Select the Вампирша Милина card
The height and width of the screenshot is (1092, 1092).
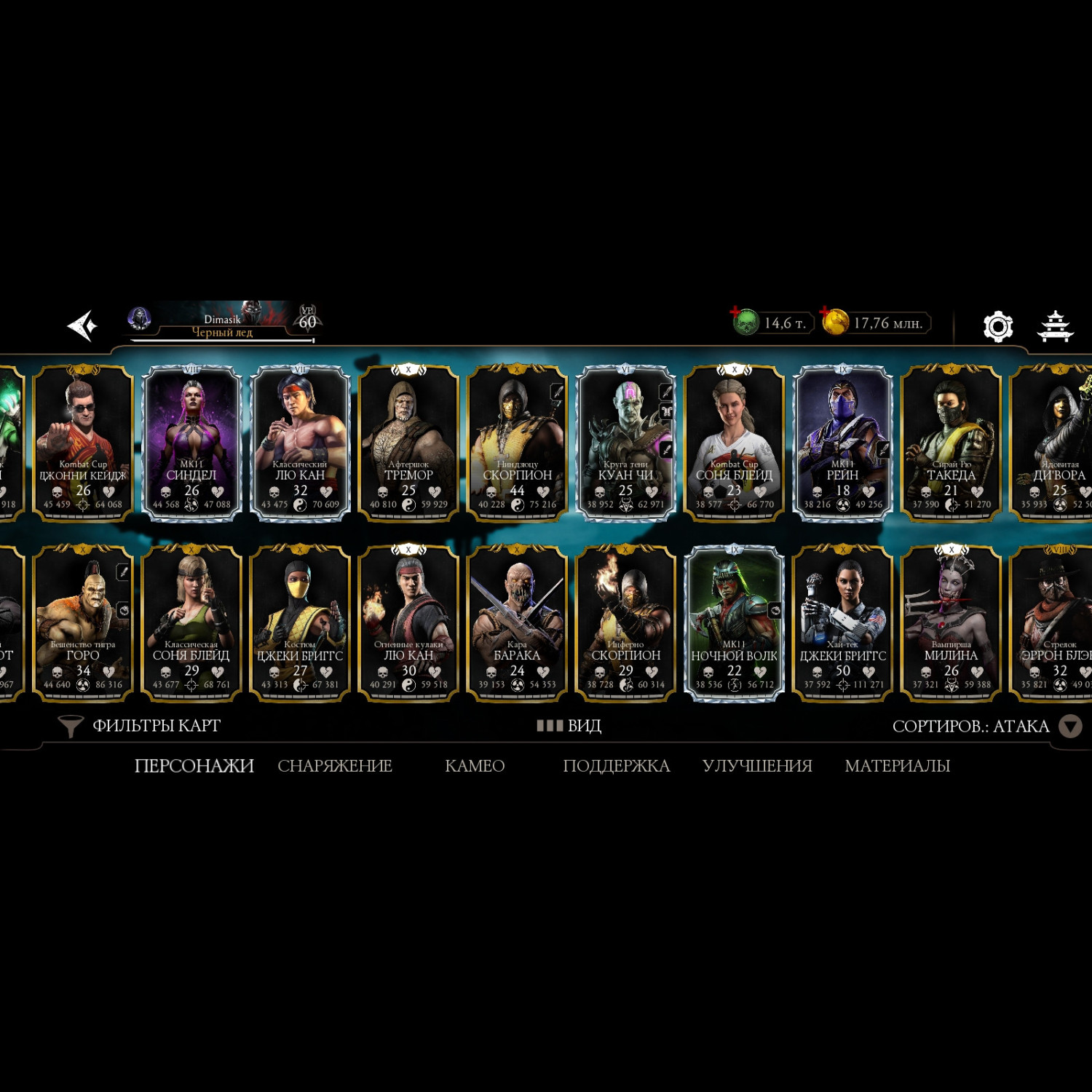(x=951, y=623)
